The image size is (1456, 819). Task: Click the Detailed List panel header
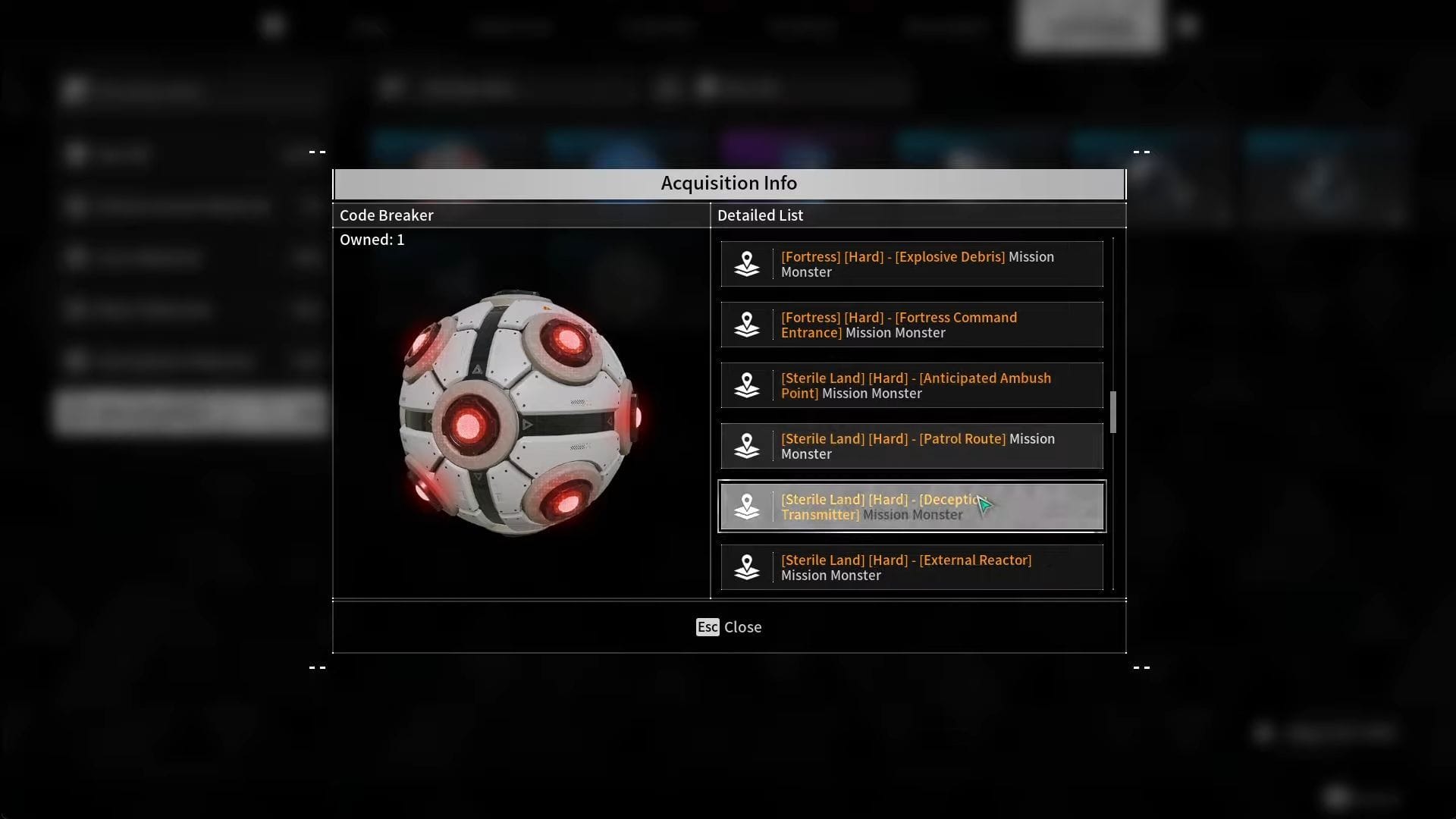coord(760,215)
